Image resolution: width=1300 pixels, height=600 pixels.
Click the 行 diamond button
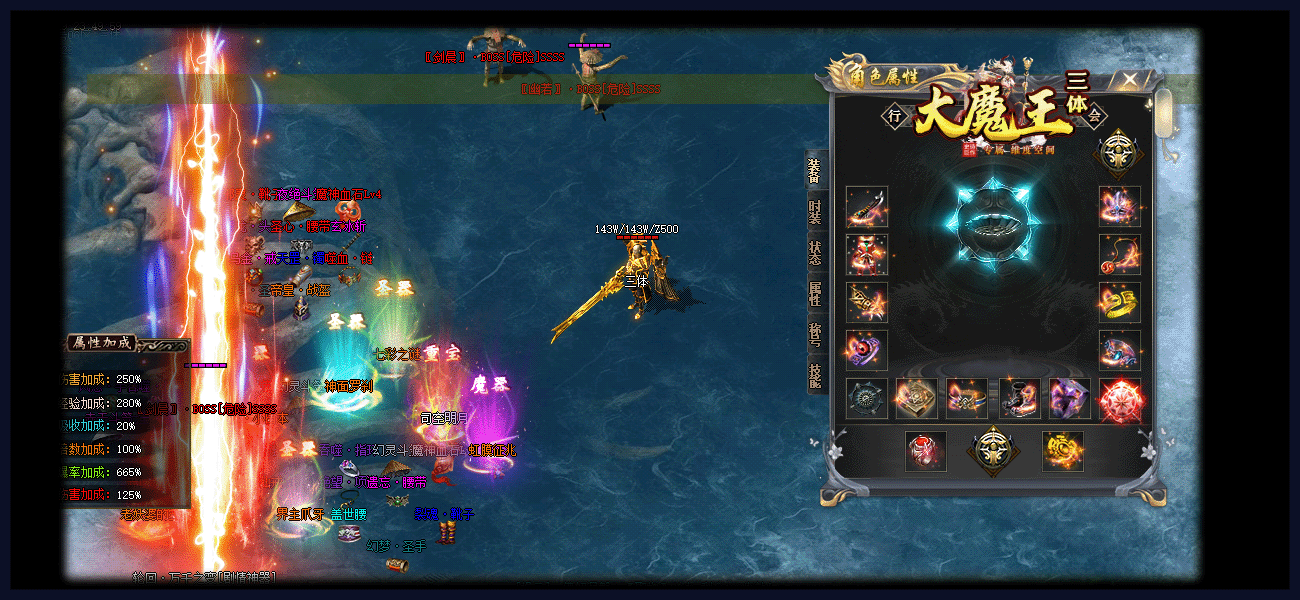tap(895, 116)
